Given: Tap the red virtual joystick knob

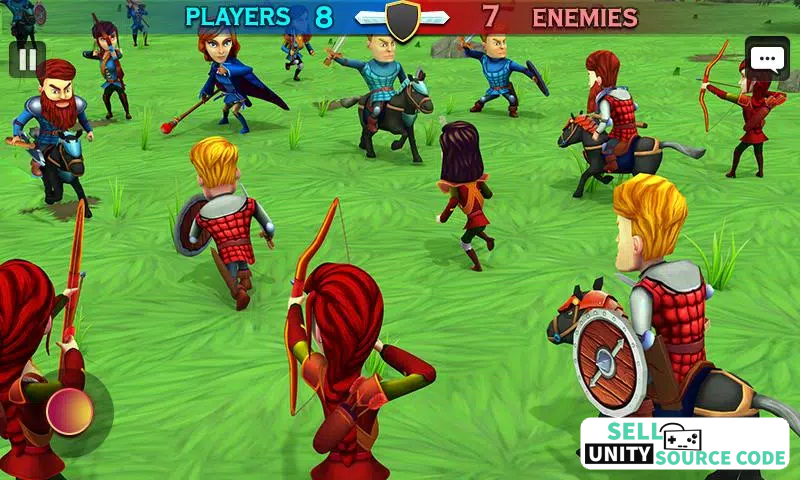Looking at the screenshot, I should (70, 411).
